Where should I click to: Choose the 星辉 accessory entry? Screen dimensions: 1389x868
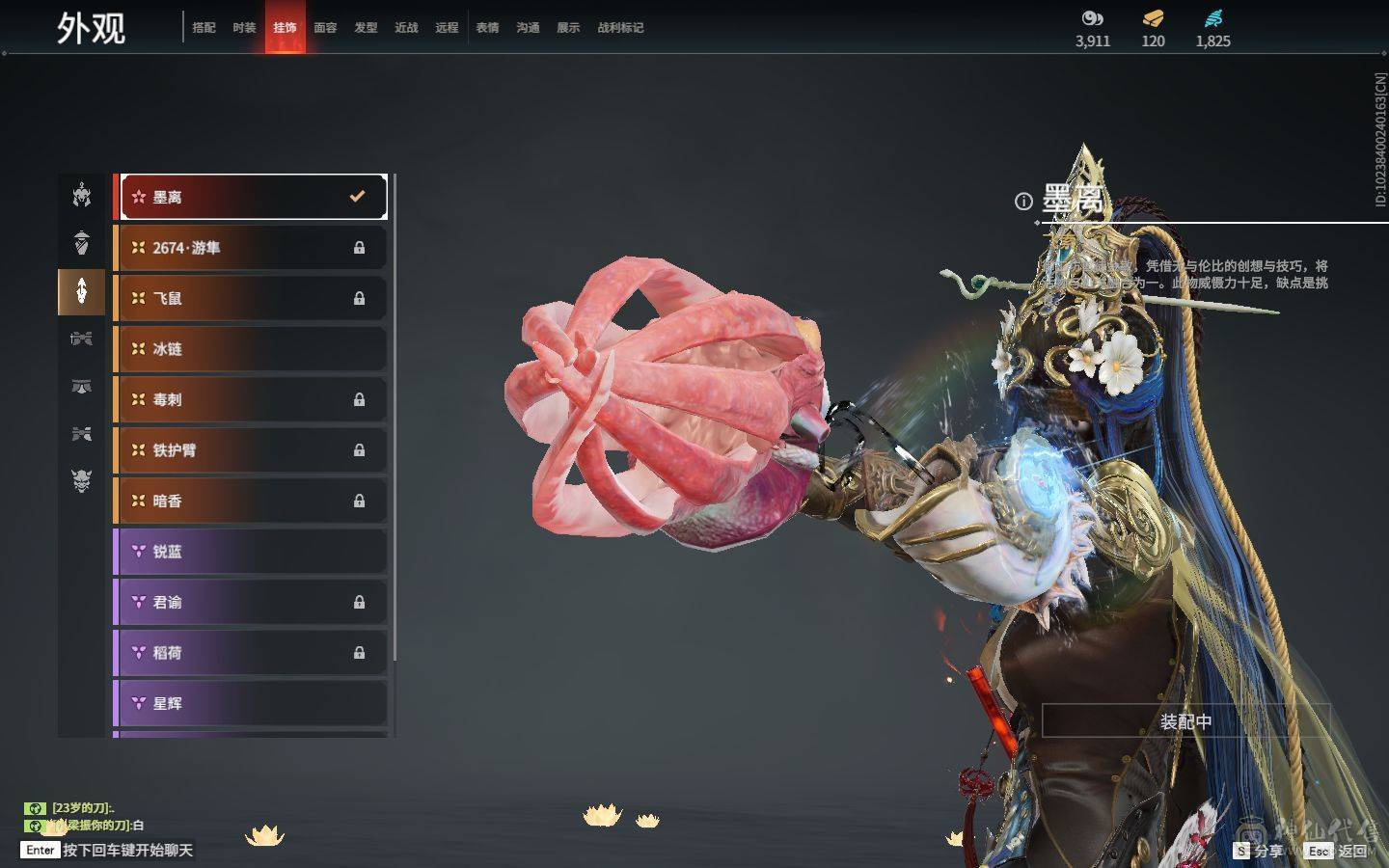click(251, 703)
